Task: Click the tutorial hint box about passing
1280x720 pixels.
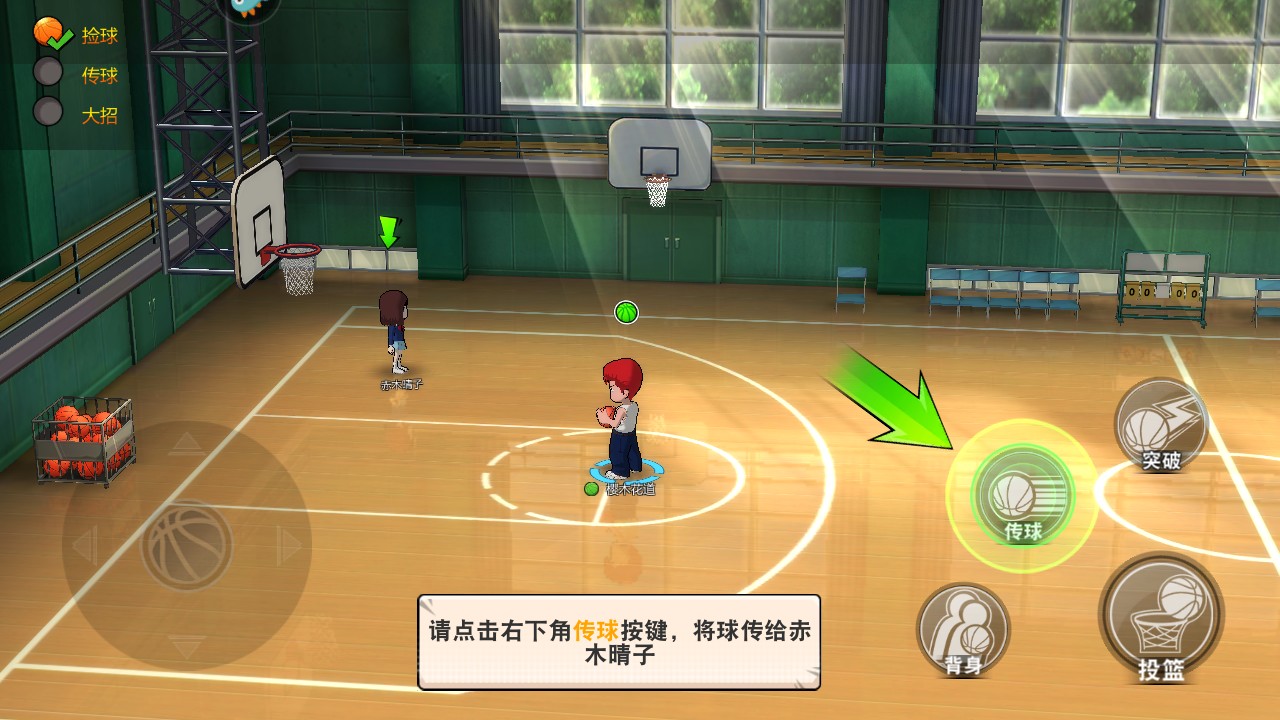Action: (x=619, y=642)
